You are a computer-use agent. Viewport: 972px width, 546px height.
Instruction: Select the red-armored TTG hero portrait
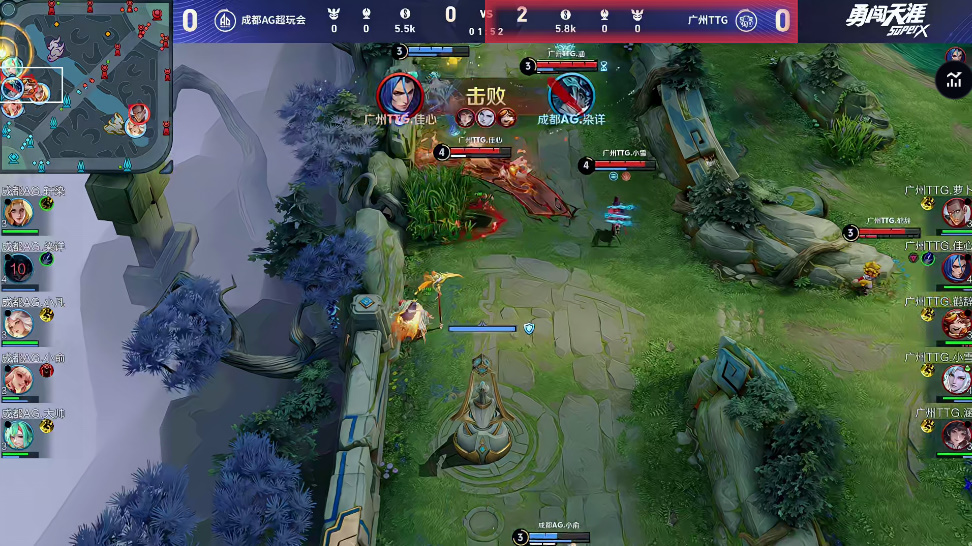(956, 323)
